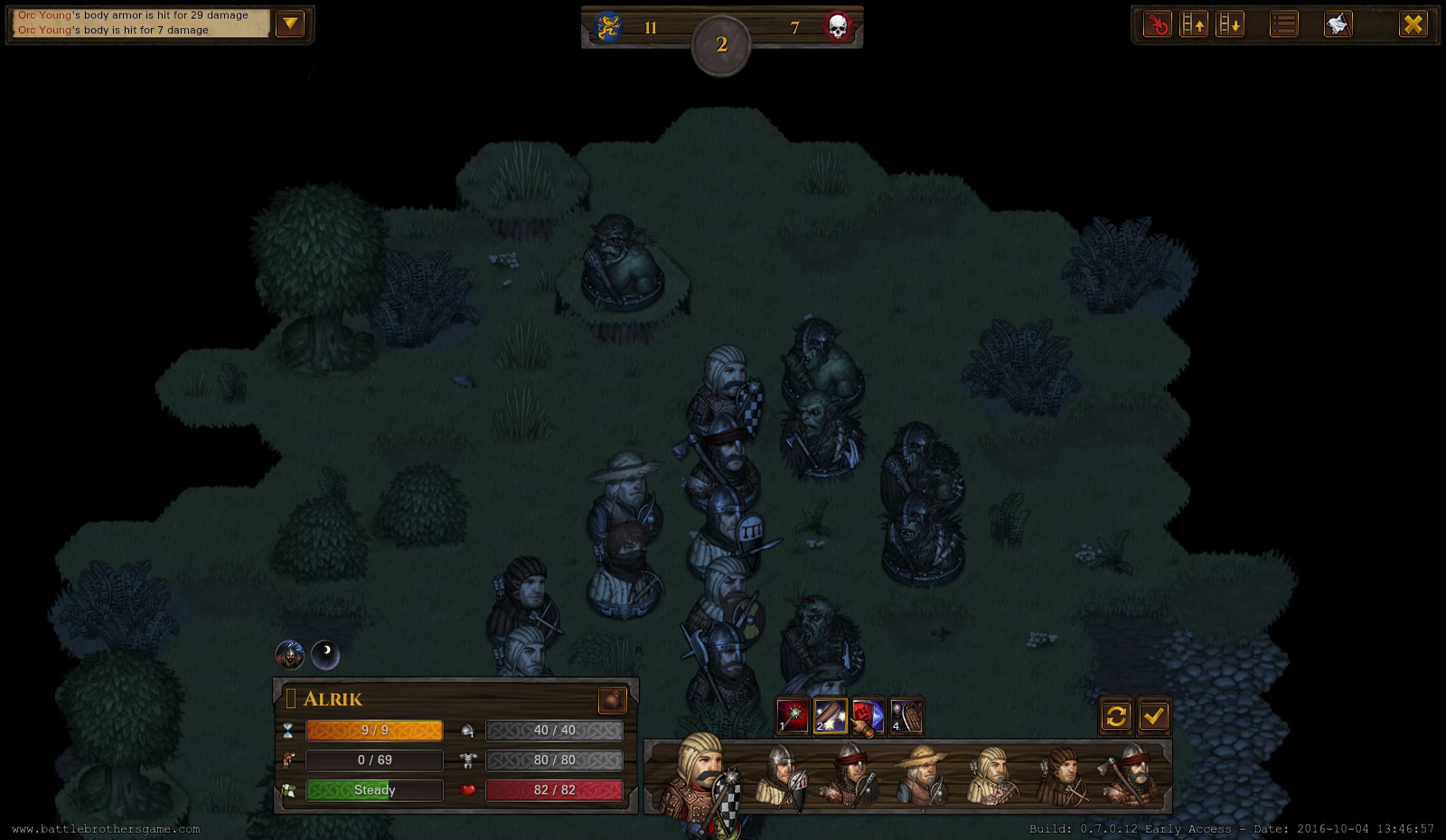Click the night moon status effect icon
Image resolution: width=1446 pixels, height=840 pixels.
pos(325,655)
